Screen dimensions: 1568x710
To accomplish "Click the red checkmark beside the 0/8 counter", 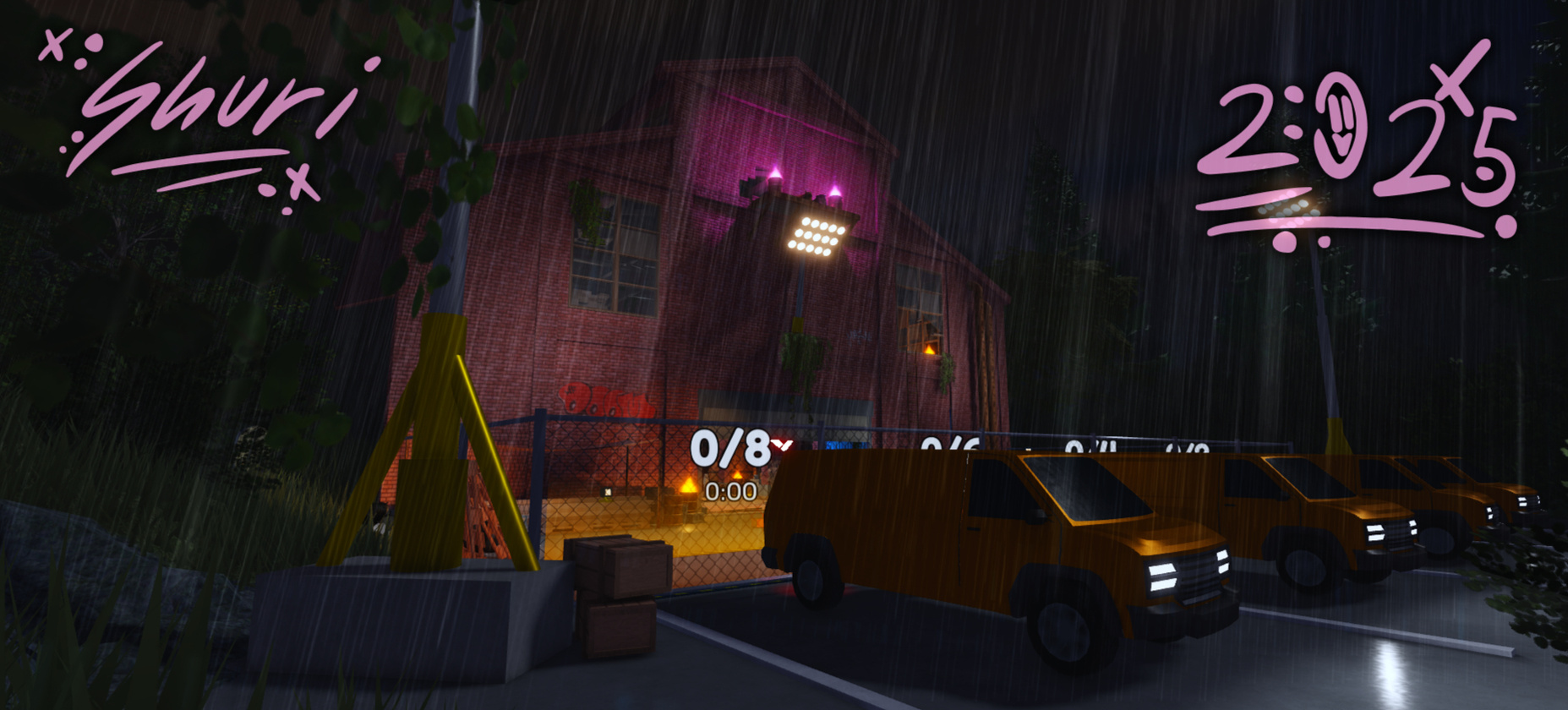I will coord(780,444).
